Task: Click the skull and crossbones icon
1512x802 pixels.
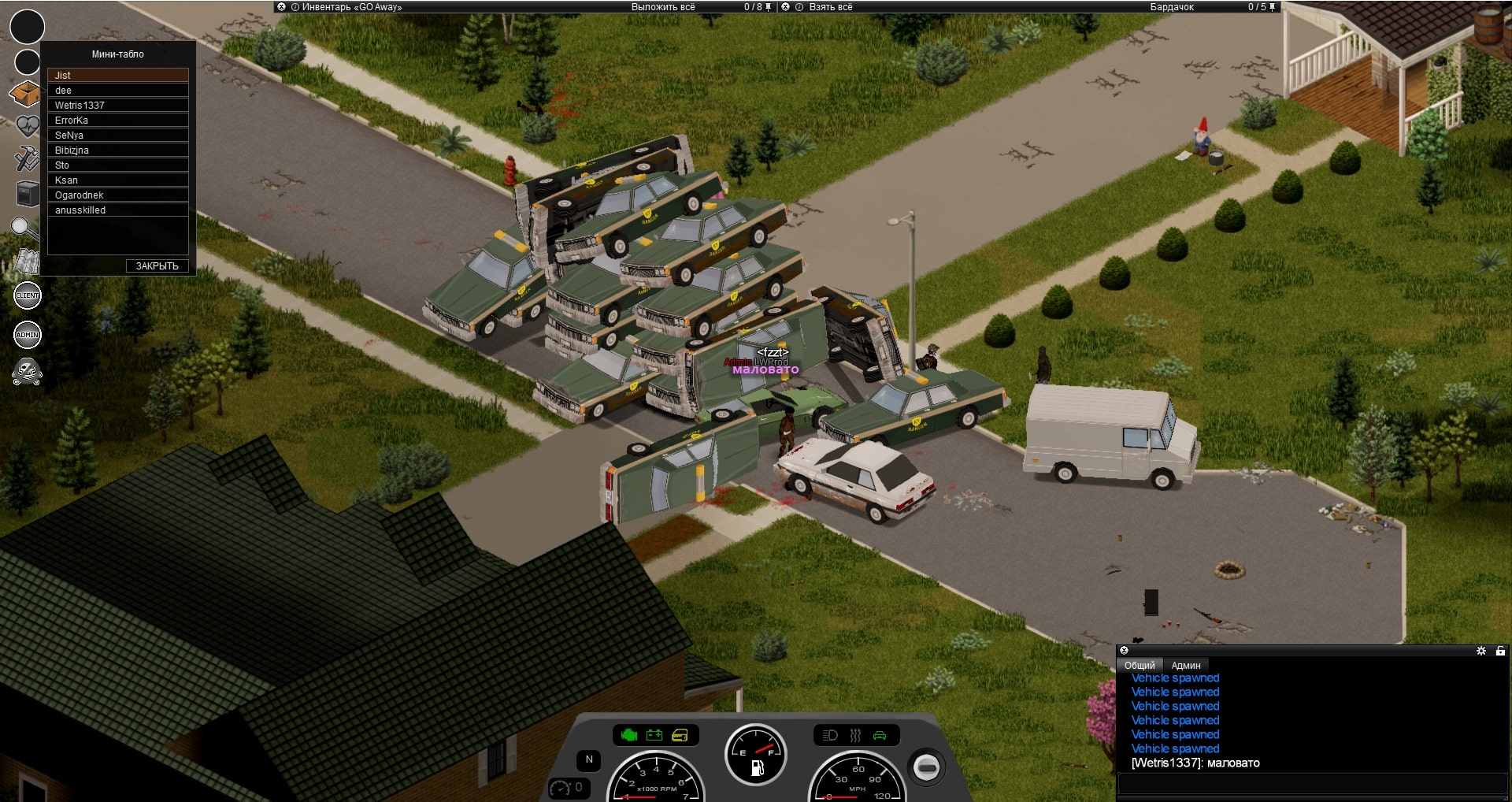Action: tap(28, 371)
